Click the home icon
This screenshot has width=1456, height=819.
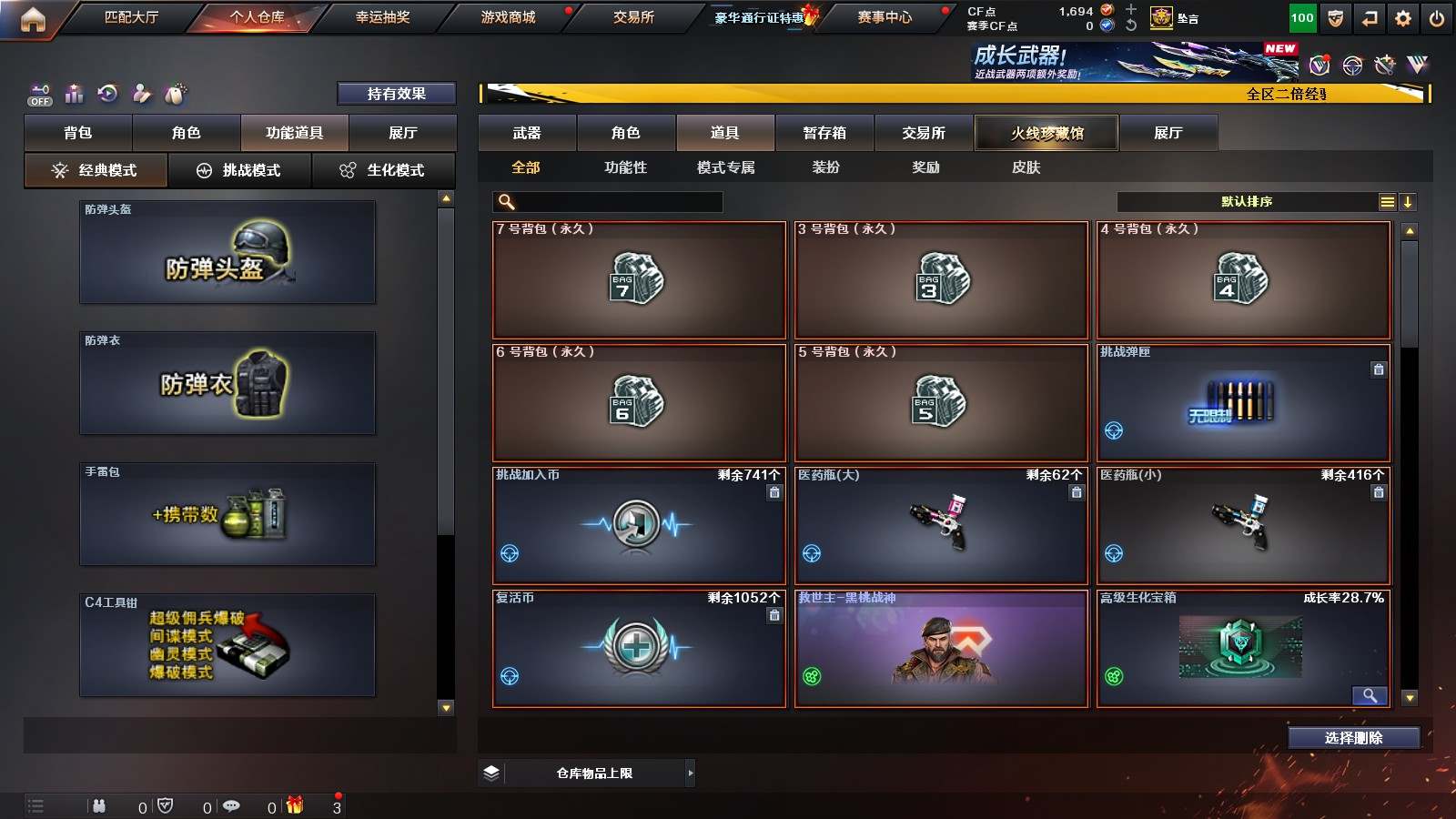33,19
